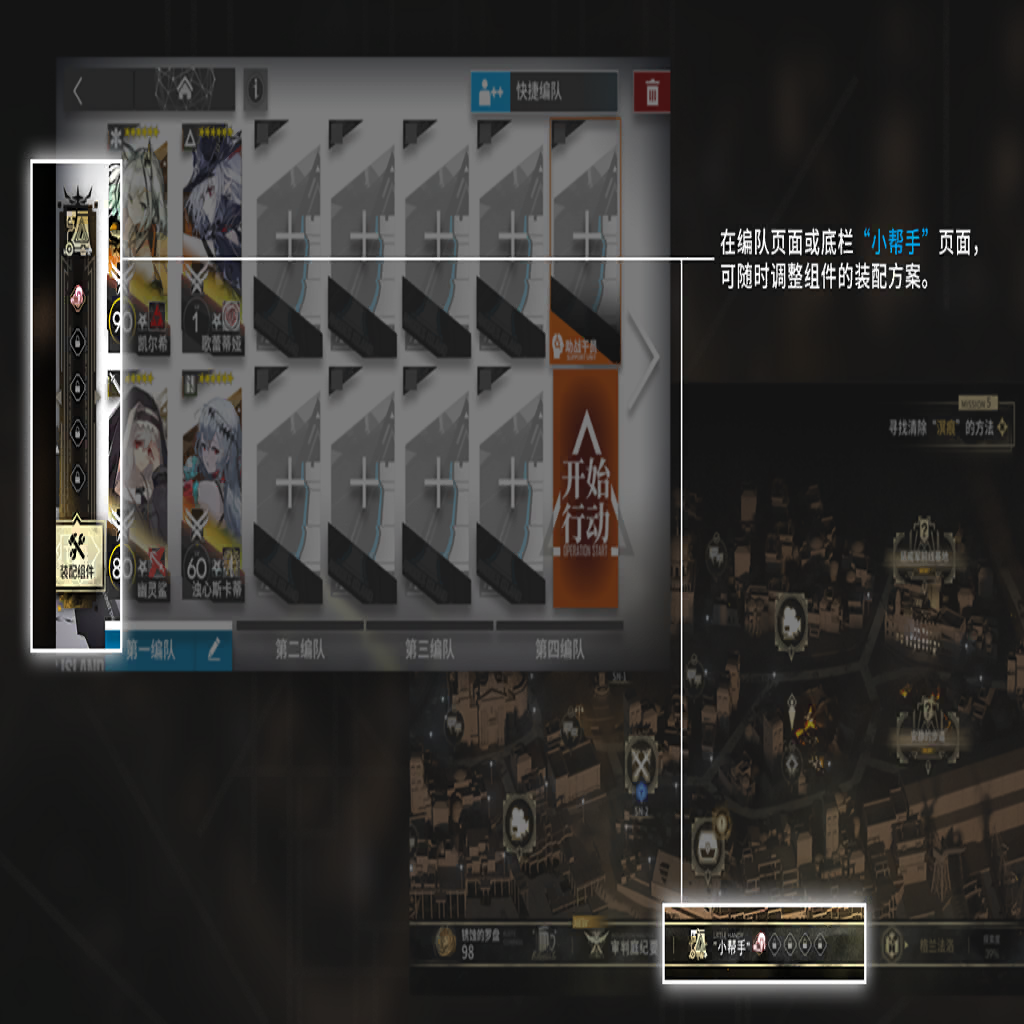Return home via the house icon
The height and width of the screenshot is (1024, 1024).
185,90
